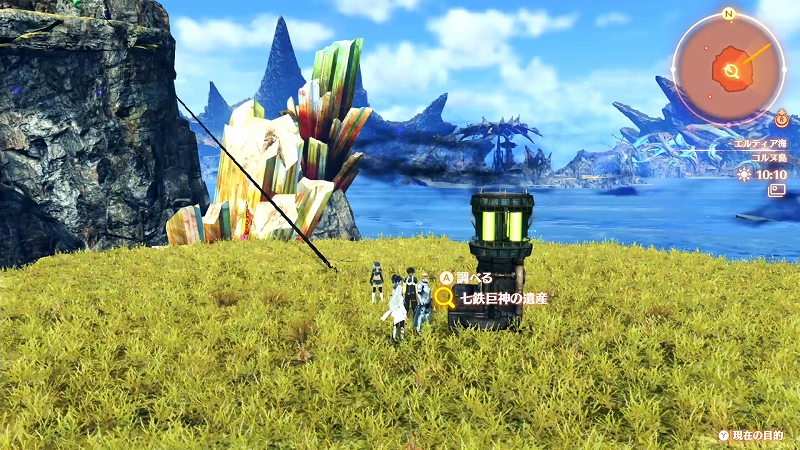The image size is (800, 450).
Task: Choose the 七鉄巨神の遺産 interaction label
Action: 504,297
